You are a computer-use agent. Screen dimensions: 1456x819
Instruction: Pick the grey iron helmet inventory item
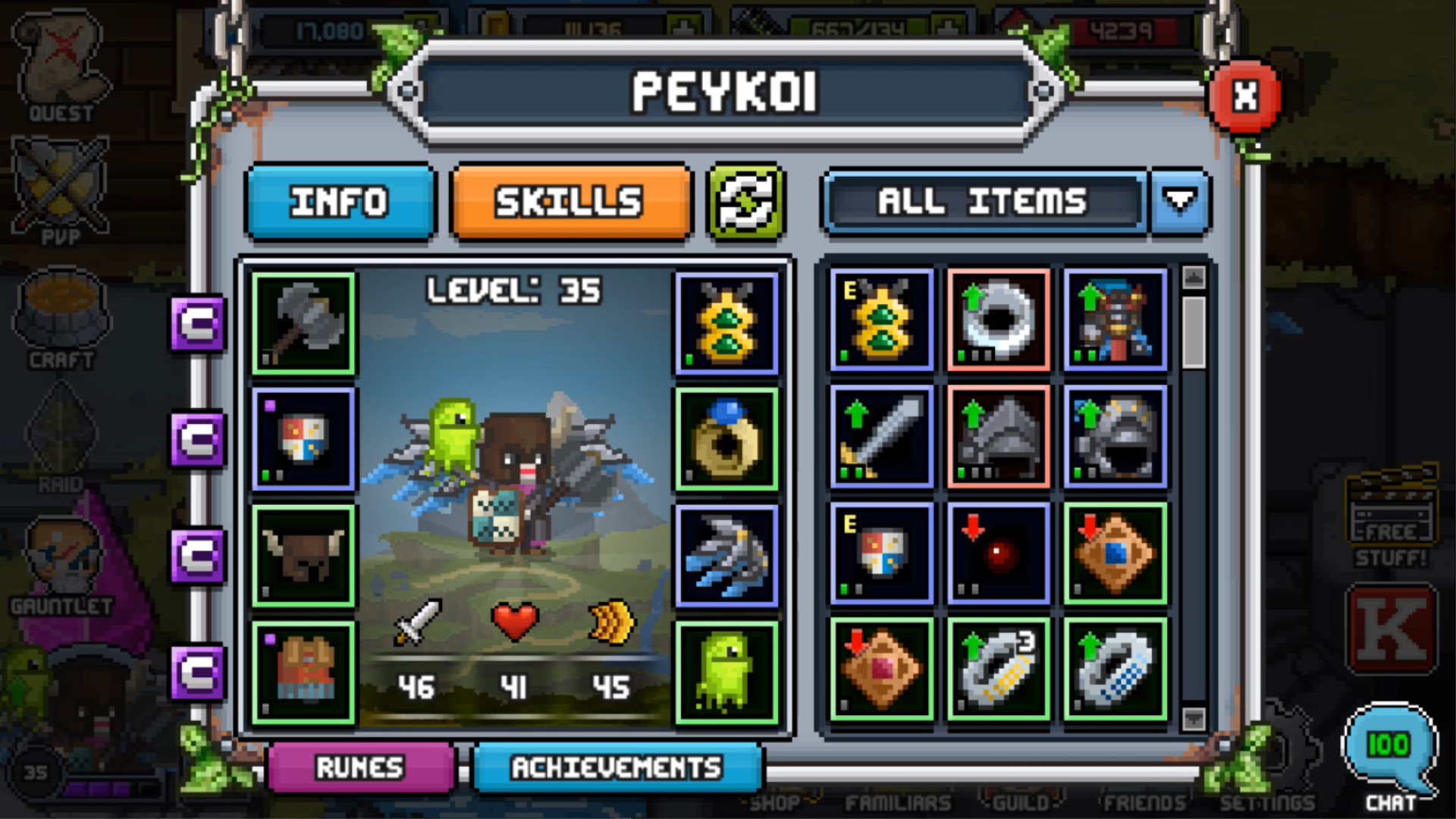click(x=998, y=437)
